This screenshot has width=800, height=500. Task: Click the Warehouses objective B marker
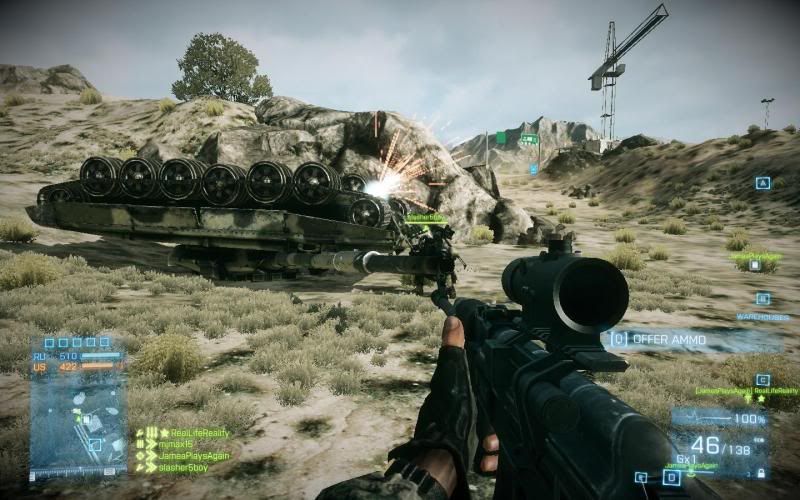click(x=763, y=298)
